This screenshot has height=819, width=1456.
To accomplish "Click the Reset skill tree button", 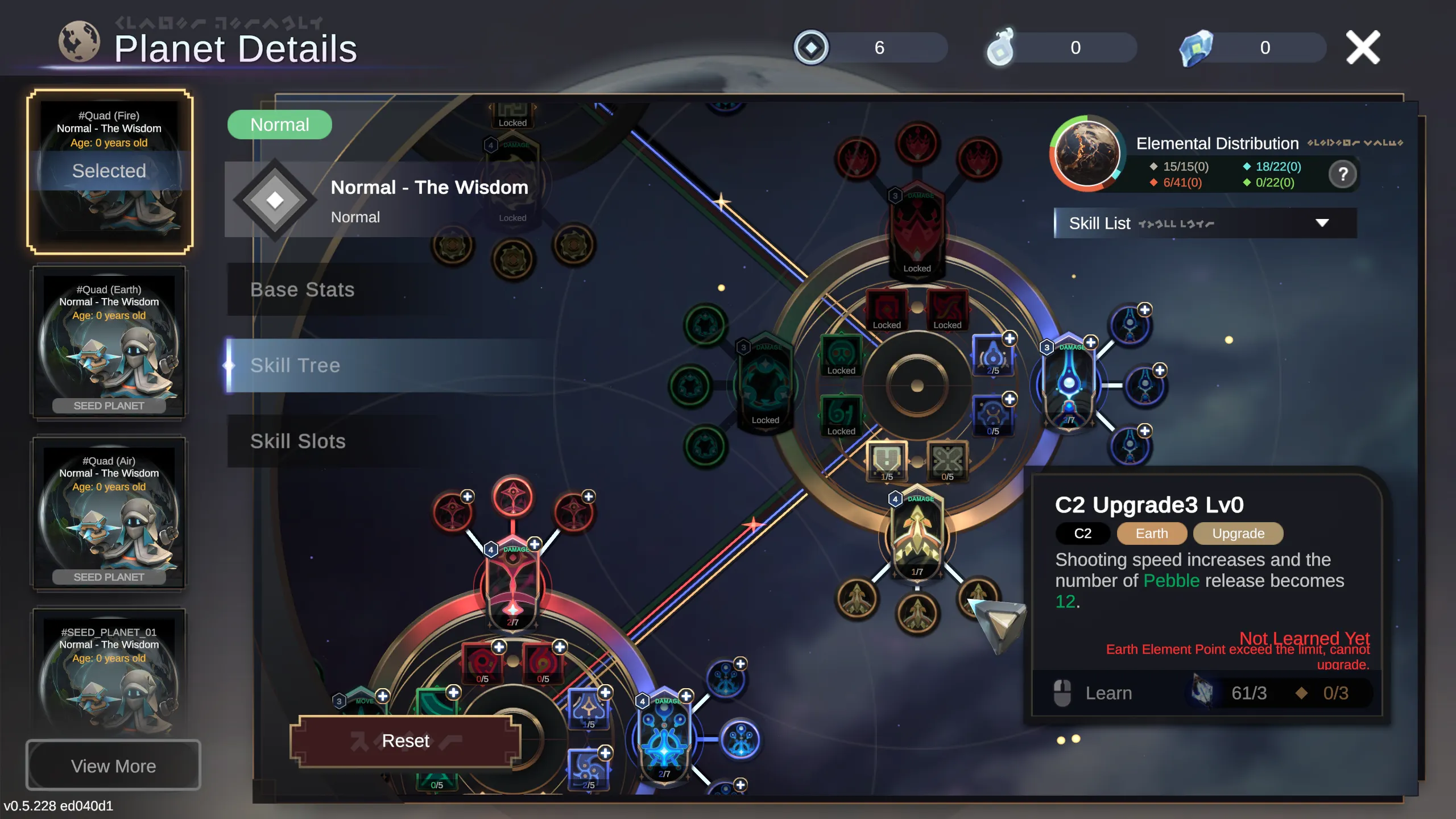I will [405, 740].
